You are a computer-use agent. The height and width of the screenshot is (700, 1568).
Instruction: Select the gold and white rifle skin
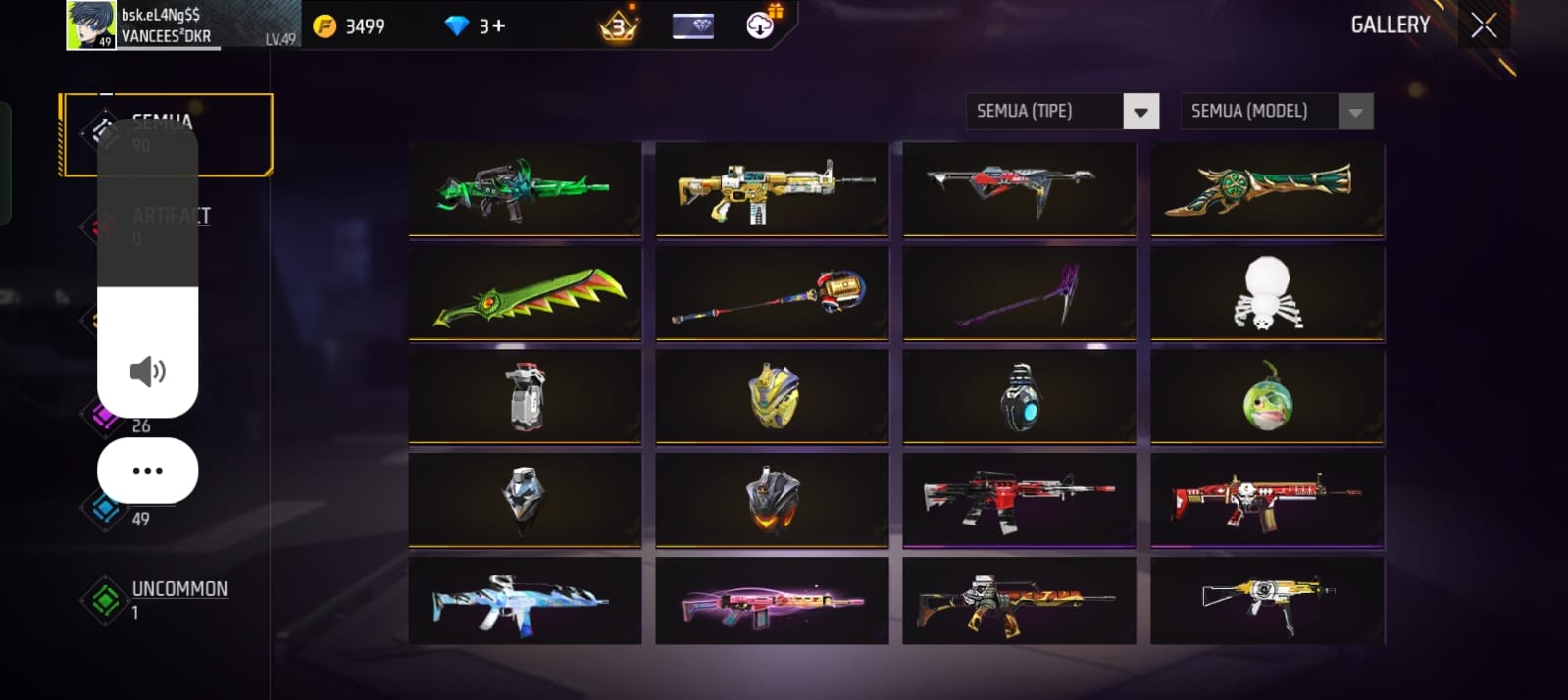point(772,188)
